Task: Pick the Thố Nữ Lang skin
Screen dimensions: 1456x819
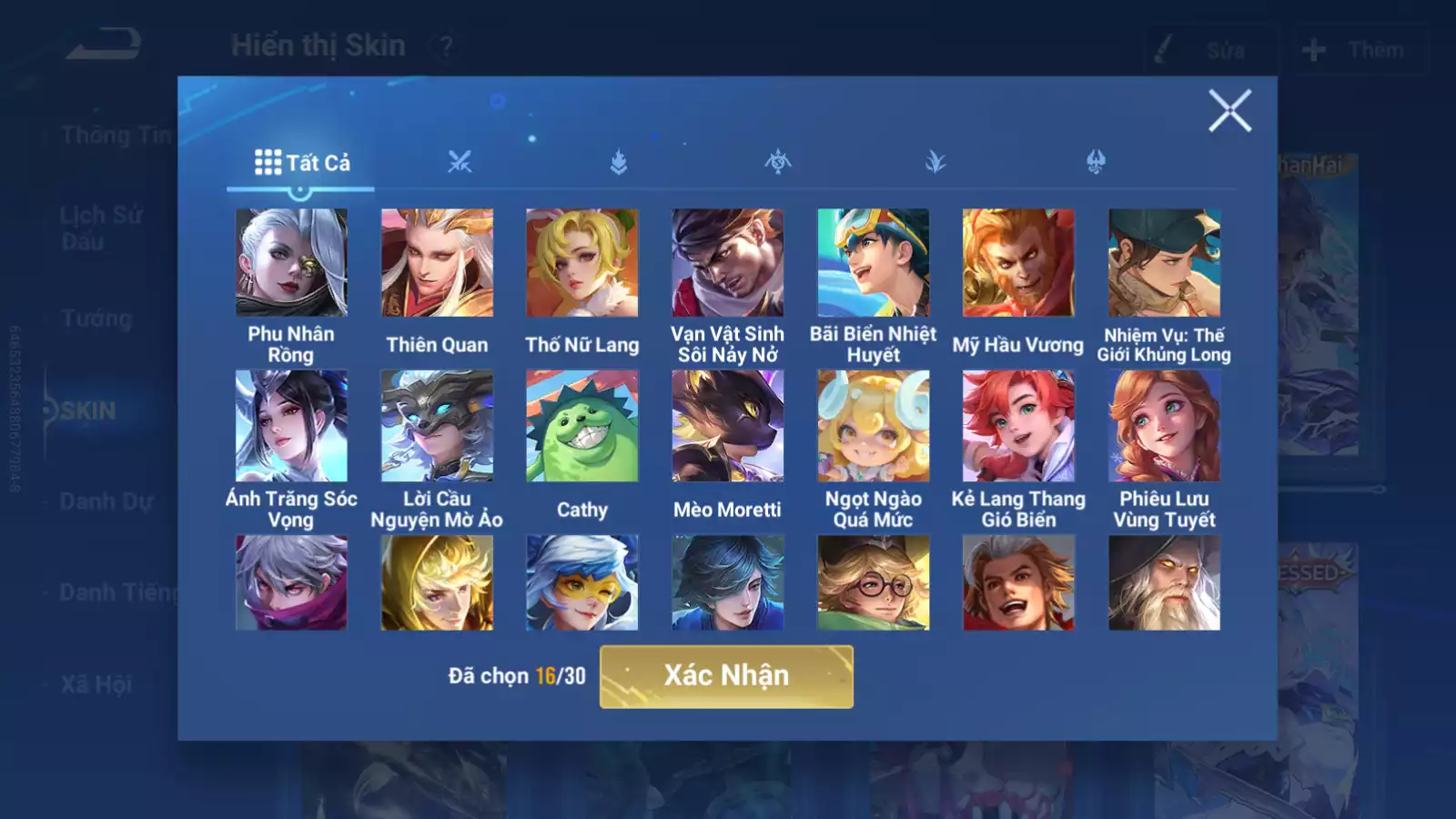Action: tap(582, 263)
